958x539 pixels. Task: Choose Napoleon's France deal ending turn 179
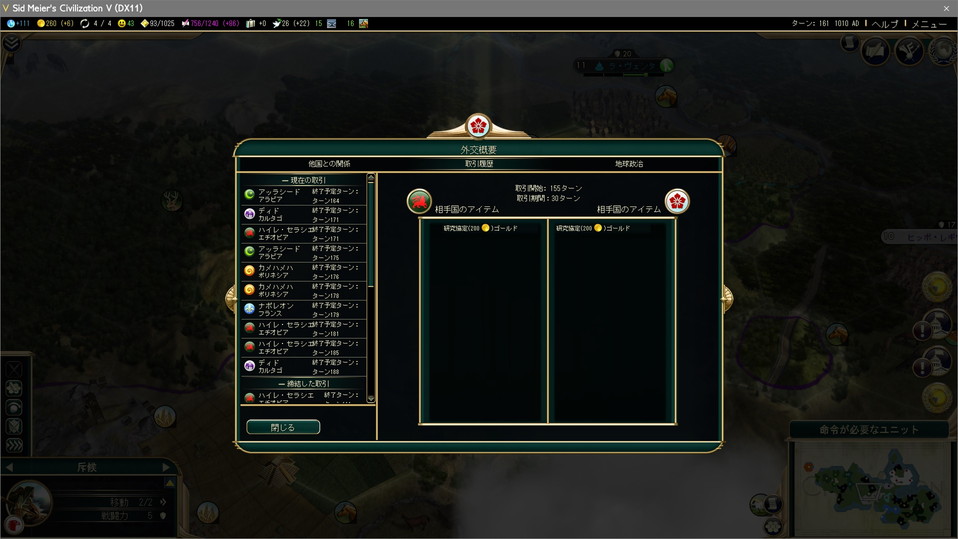303,308
